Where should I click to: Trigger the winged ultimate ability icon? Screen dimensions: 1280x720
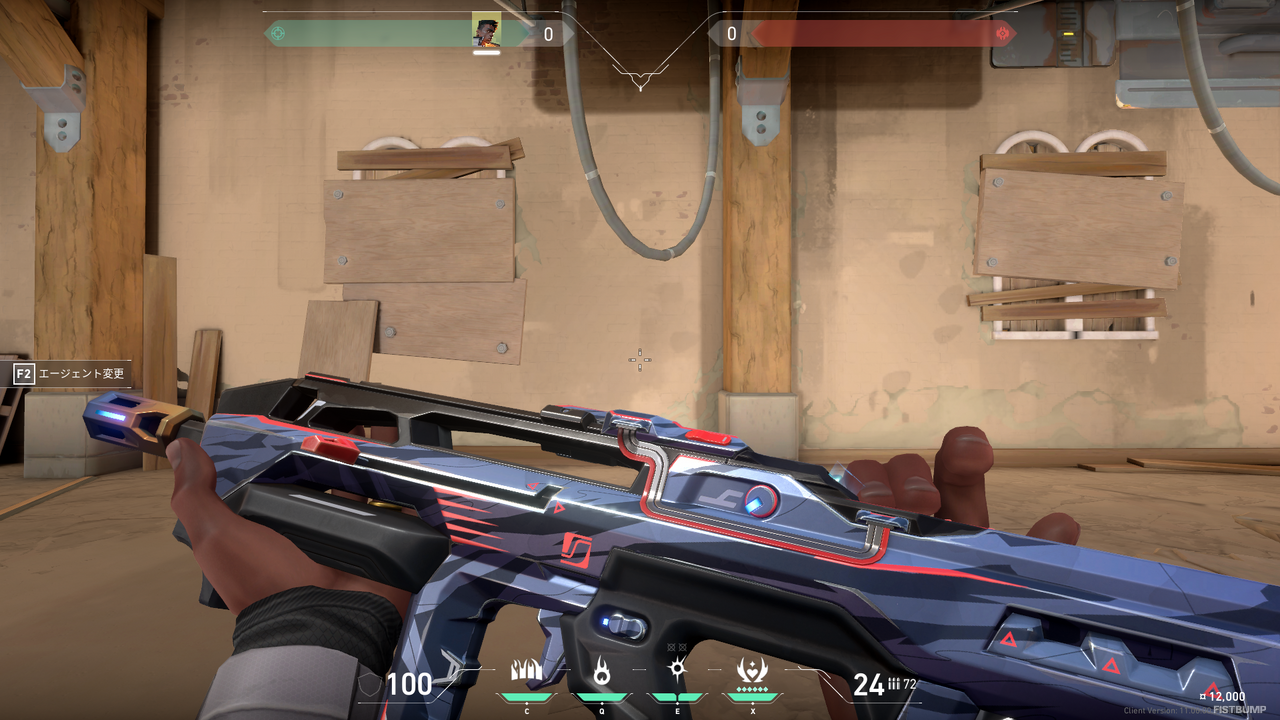click(751, 671)
